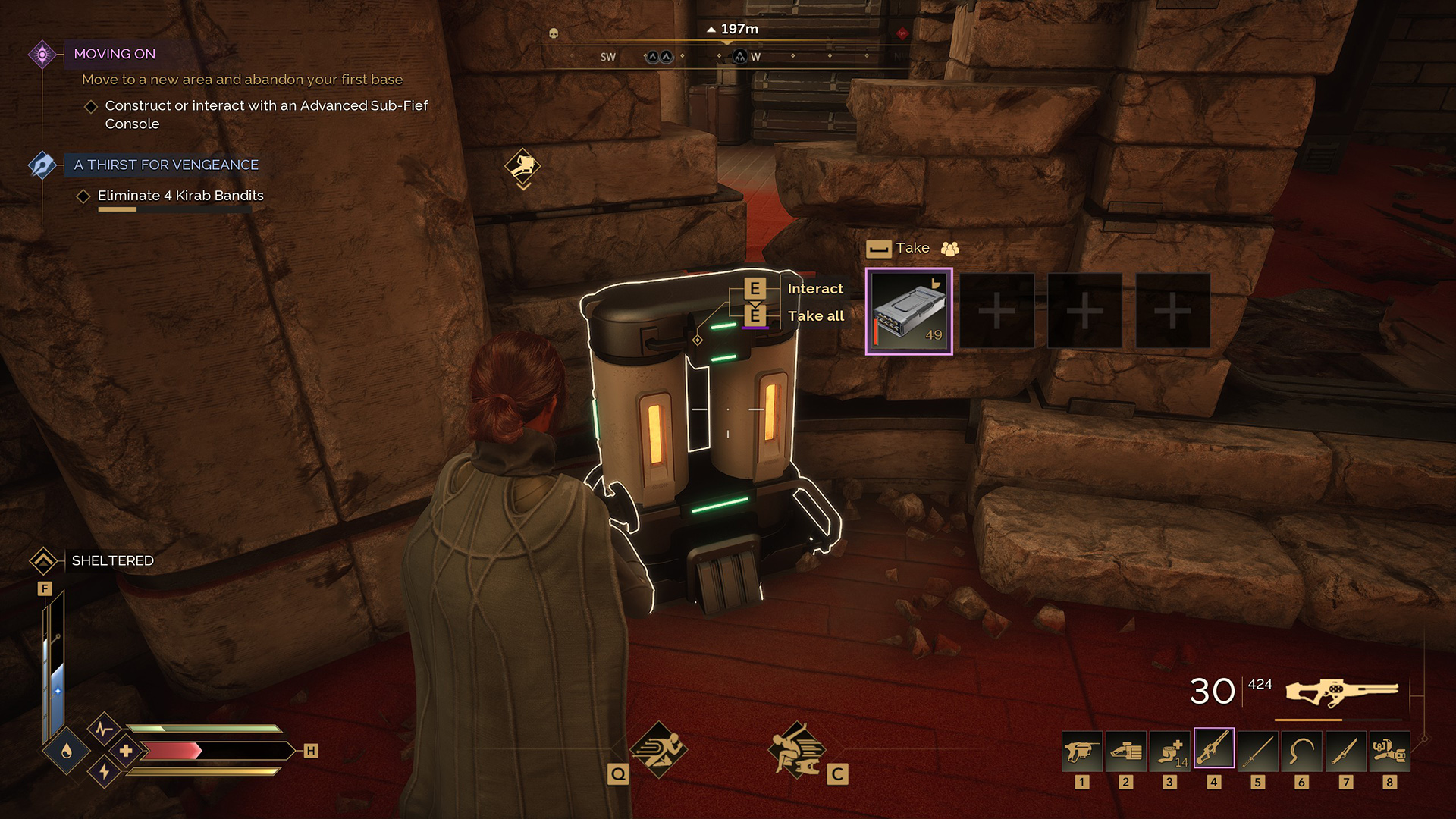Activate the crouching figure ability icon

795,749
